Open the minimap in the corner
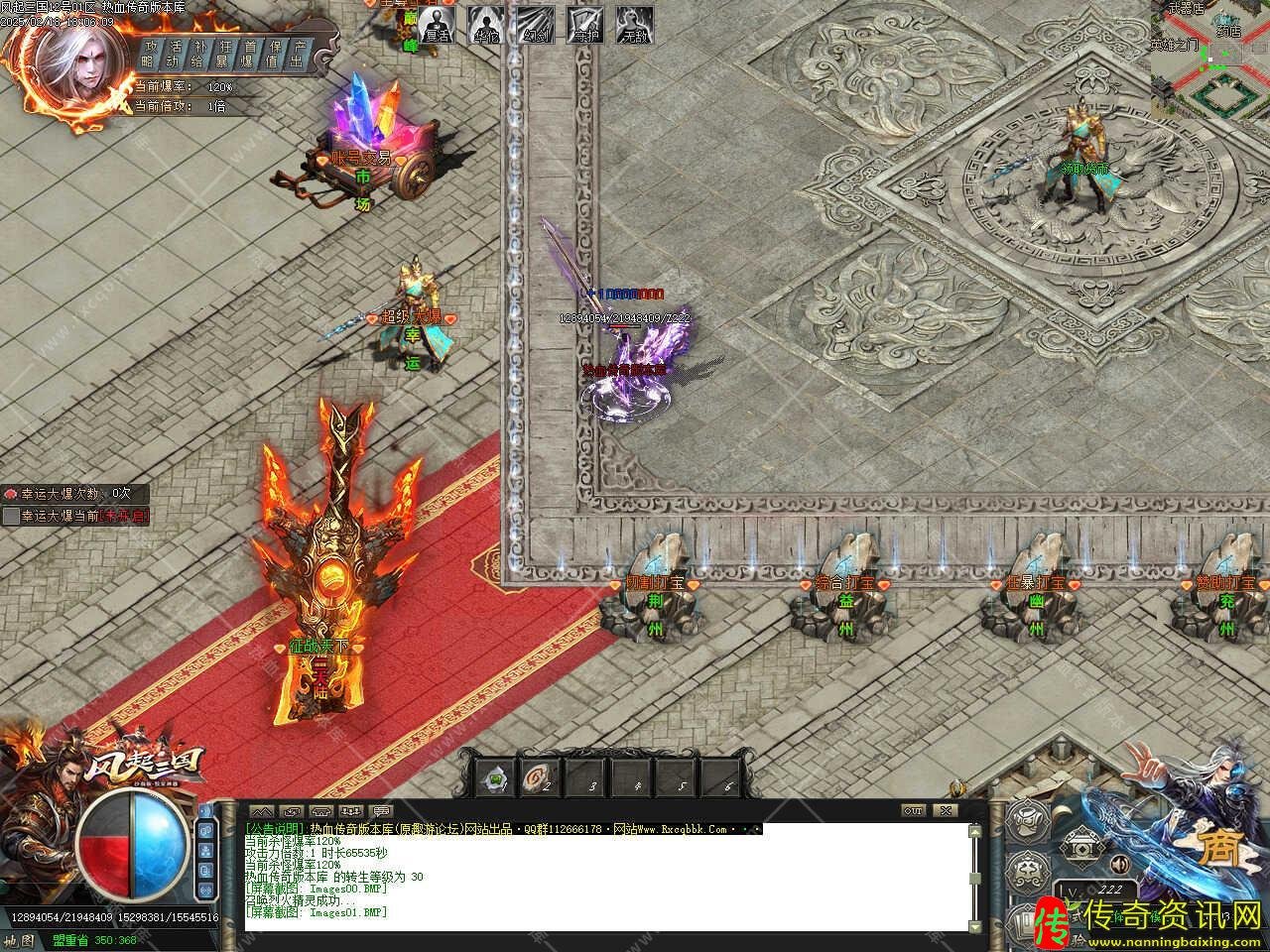Viewport: 1270px width, 952px height. (x=1210, y=58)
